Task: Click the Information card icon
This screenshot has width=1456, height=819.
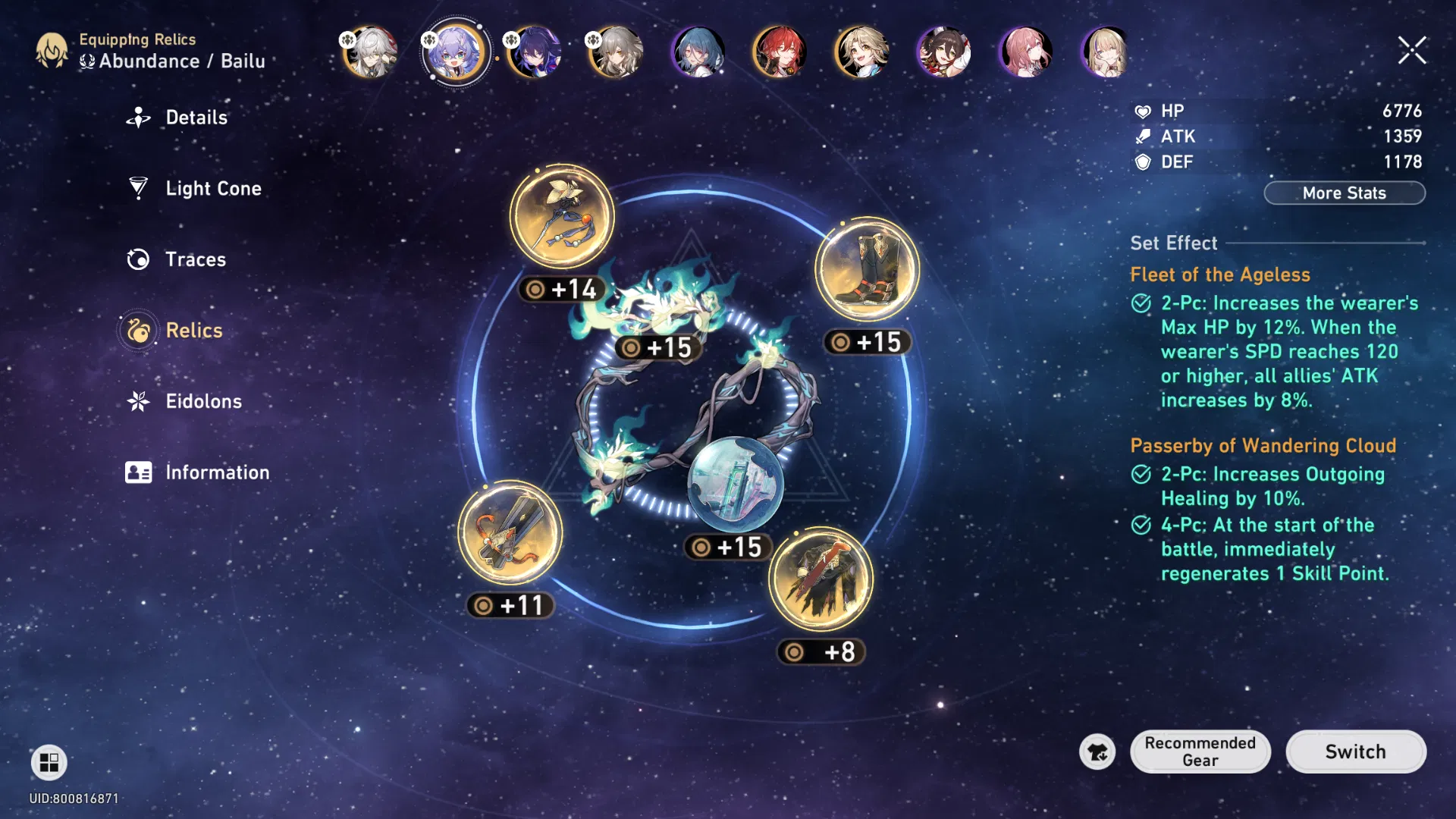Action: (x=139, y=472)
